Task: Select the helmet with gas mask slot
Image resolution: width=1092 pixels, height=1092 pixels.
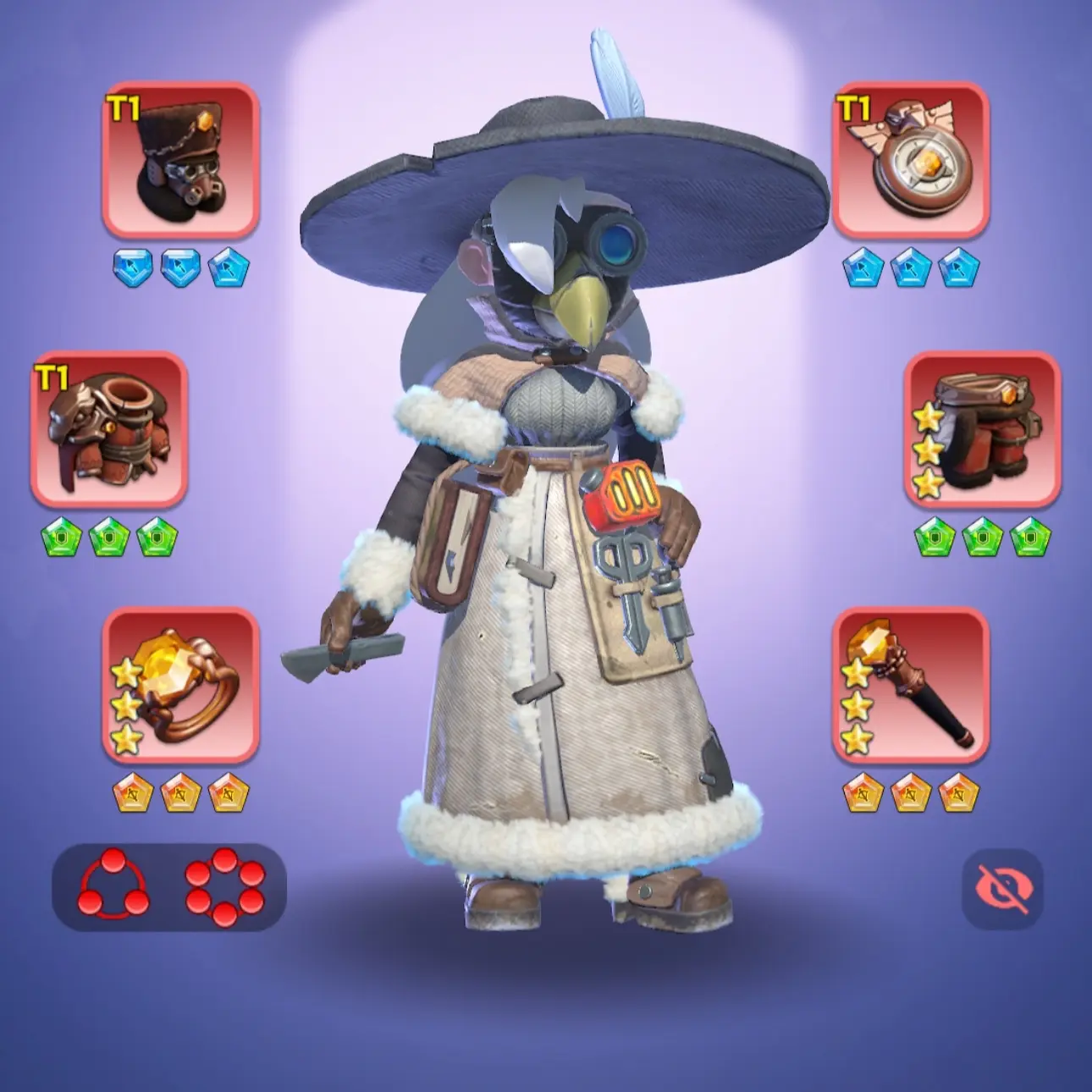Action: pos(180,159)
